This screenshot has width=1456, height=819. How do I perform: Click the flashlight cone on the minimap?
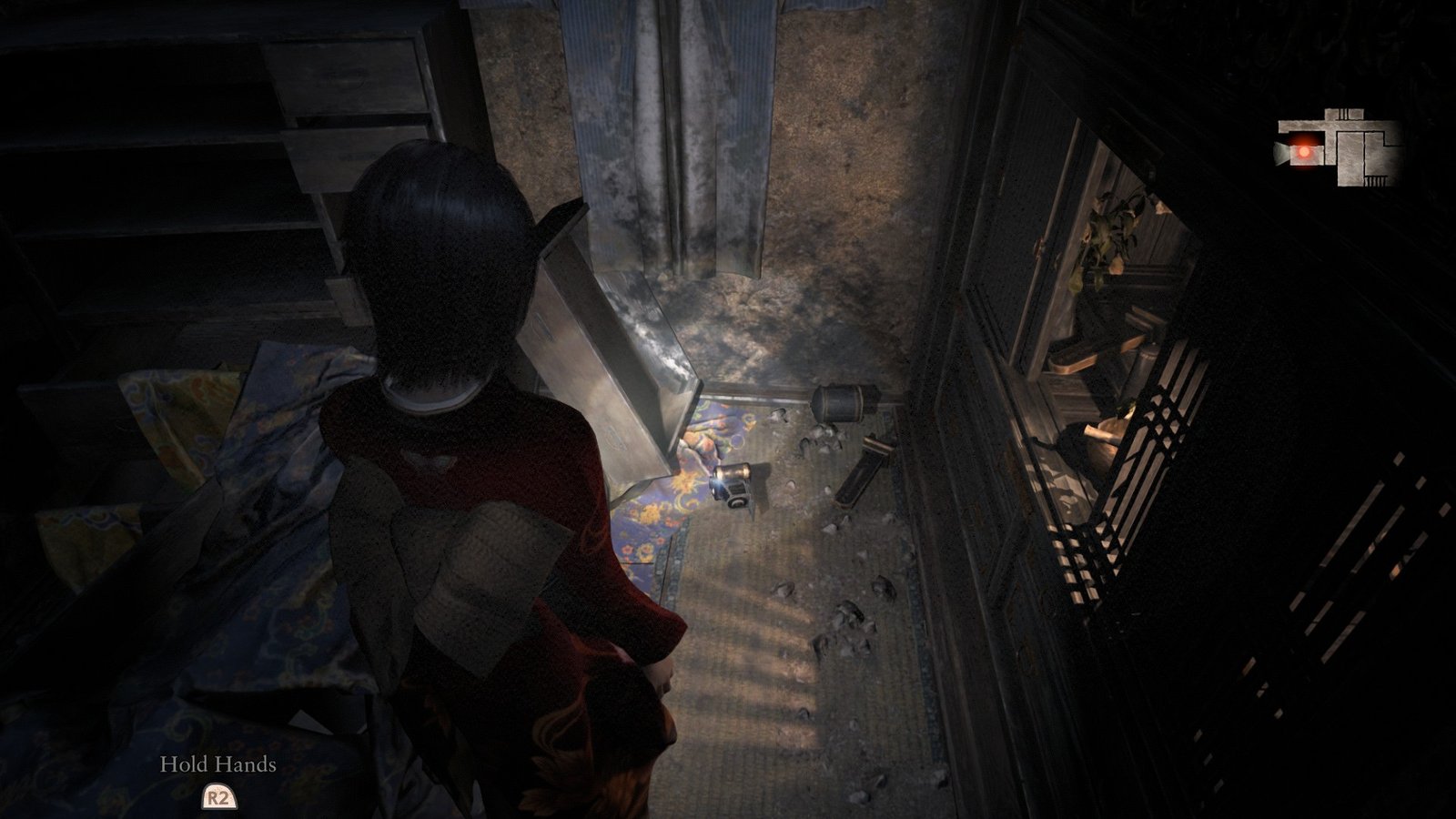click(1279, 152)
